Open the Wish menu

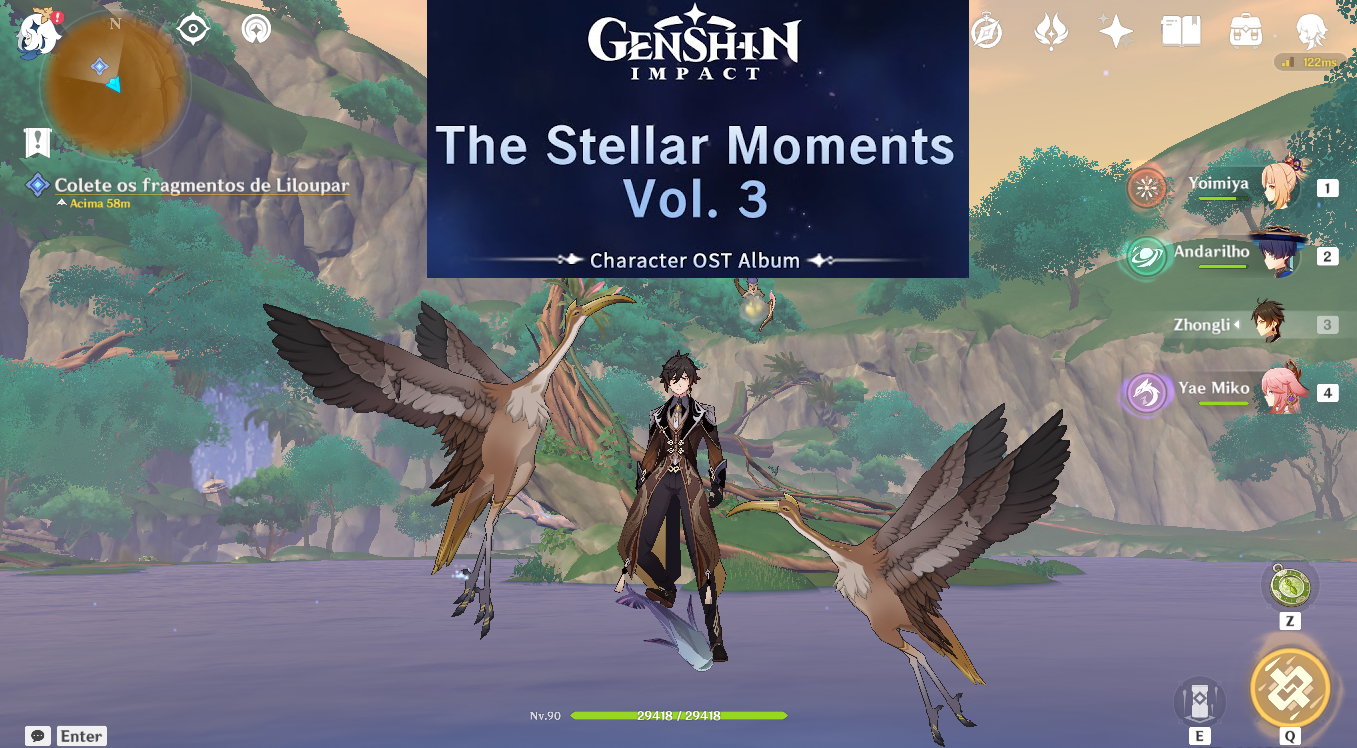(x=1114, y=31)
